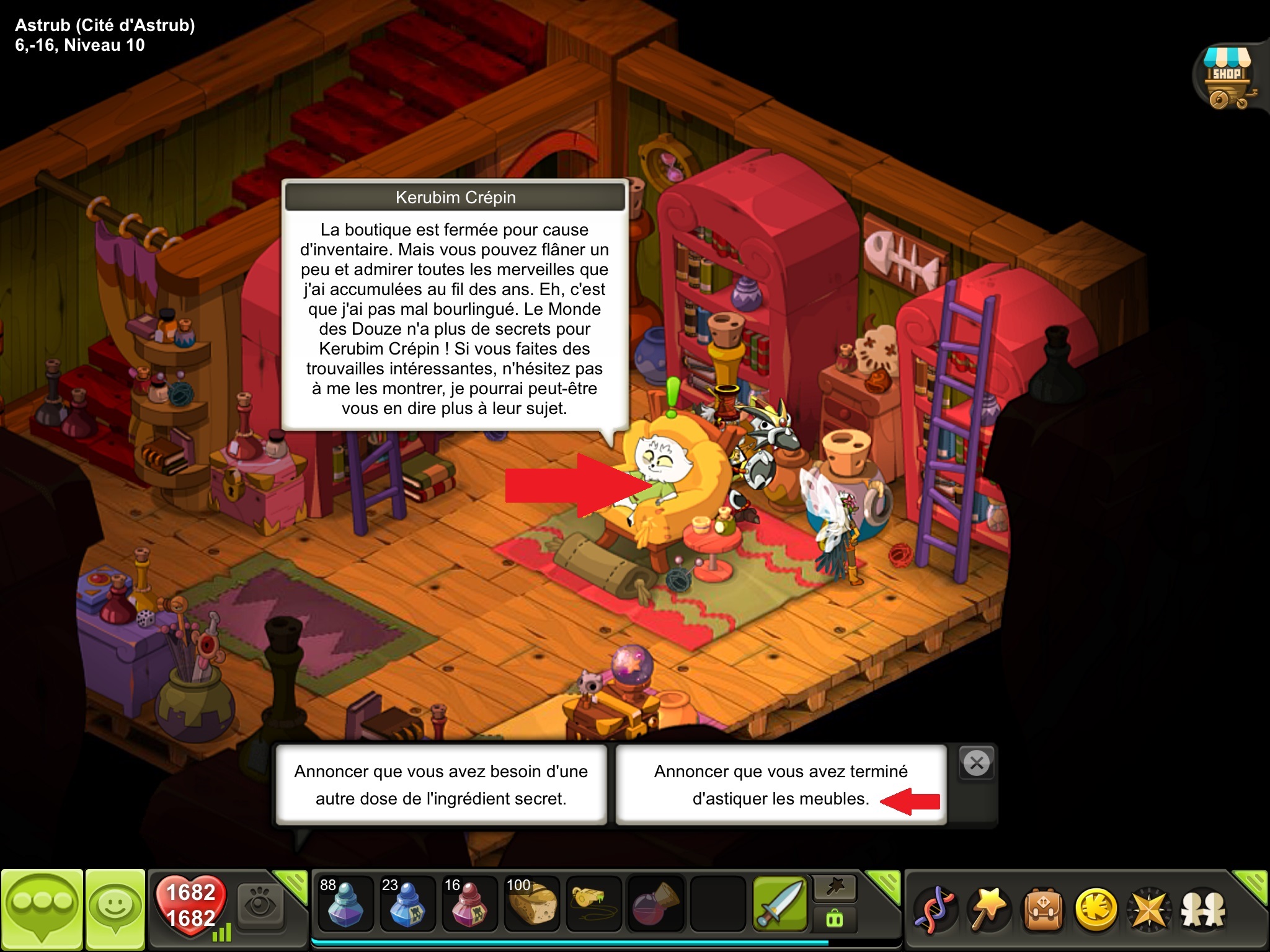This screenshot has width=1270, height=952.
Task: Select the pink corked flask slot
Action: (x=655, y=904)
